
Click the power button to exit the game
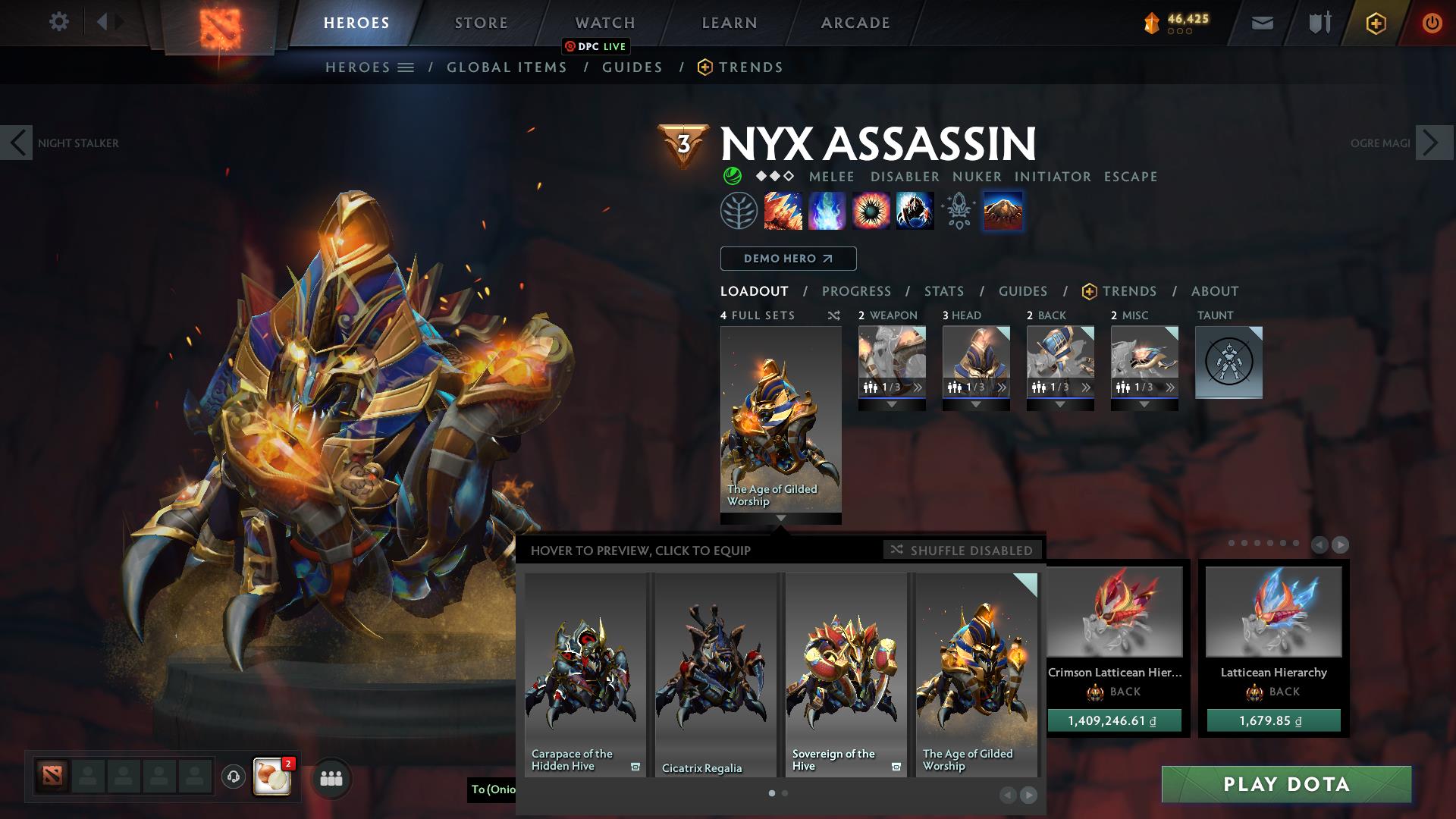1432,23
